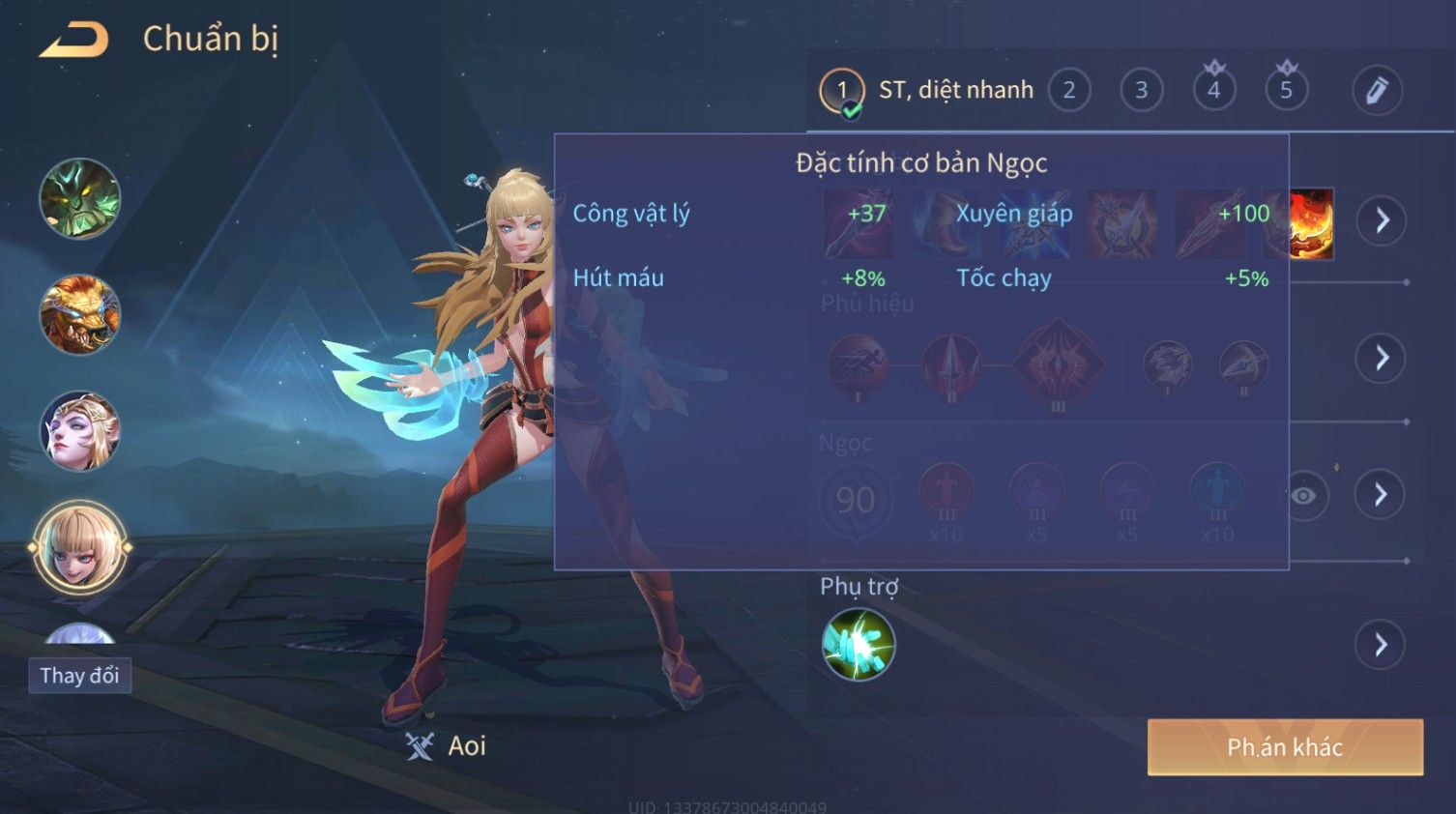Screen dimensions: 1456x814
Task: Toggle the eye icon for gem stats
Action: [1303, 496]
